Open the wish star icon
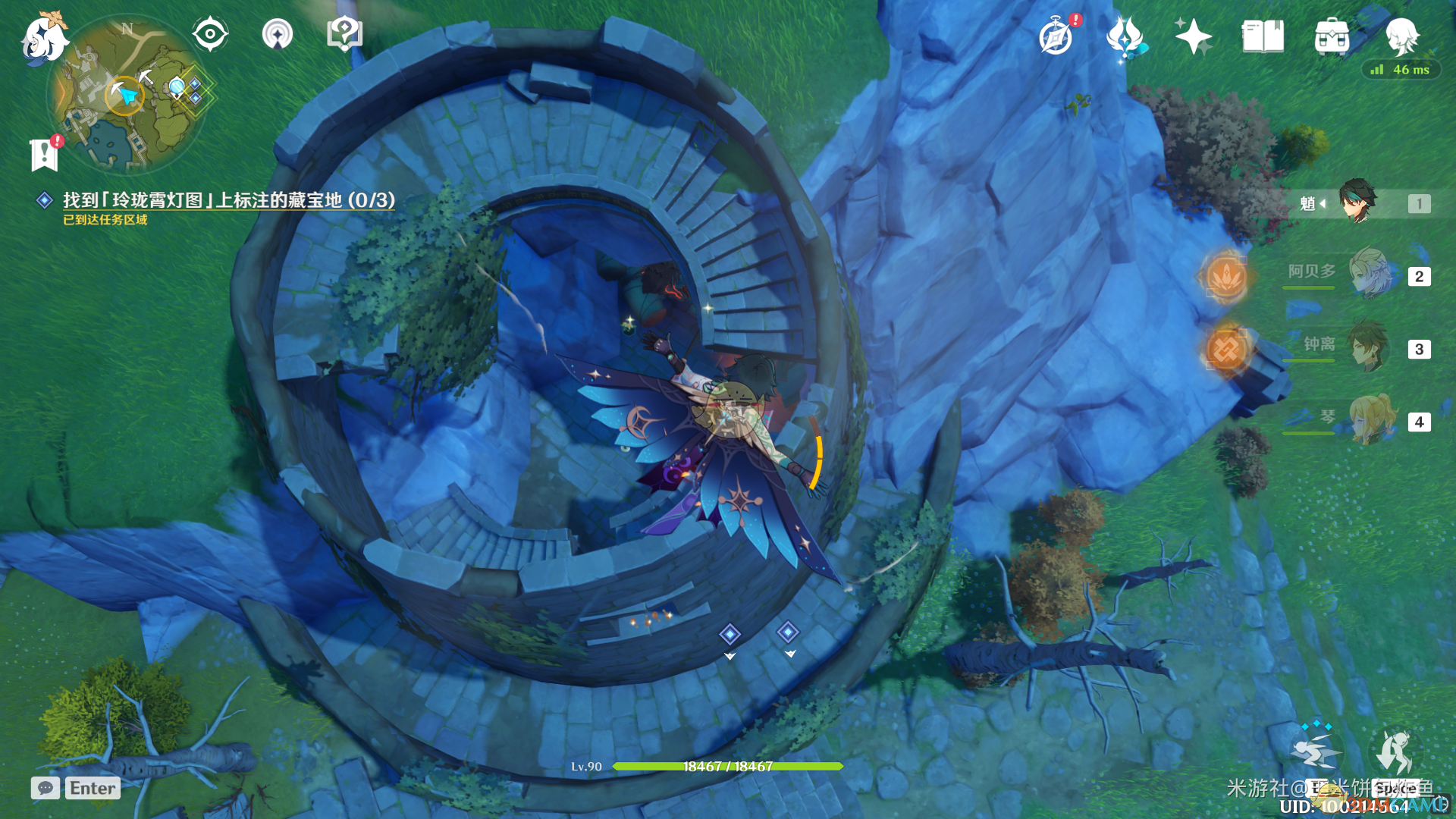1456x819 pixels. 1193,36
